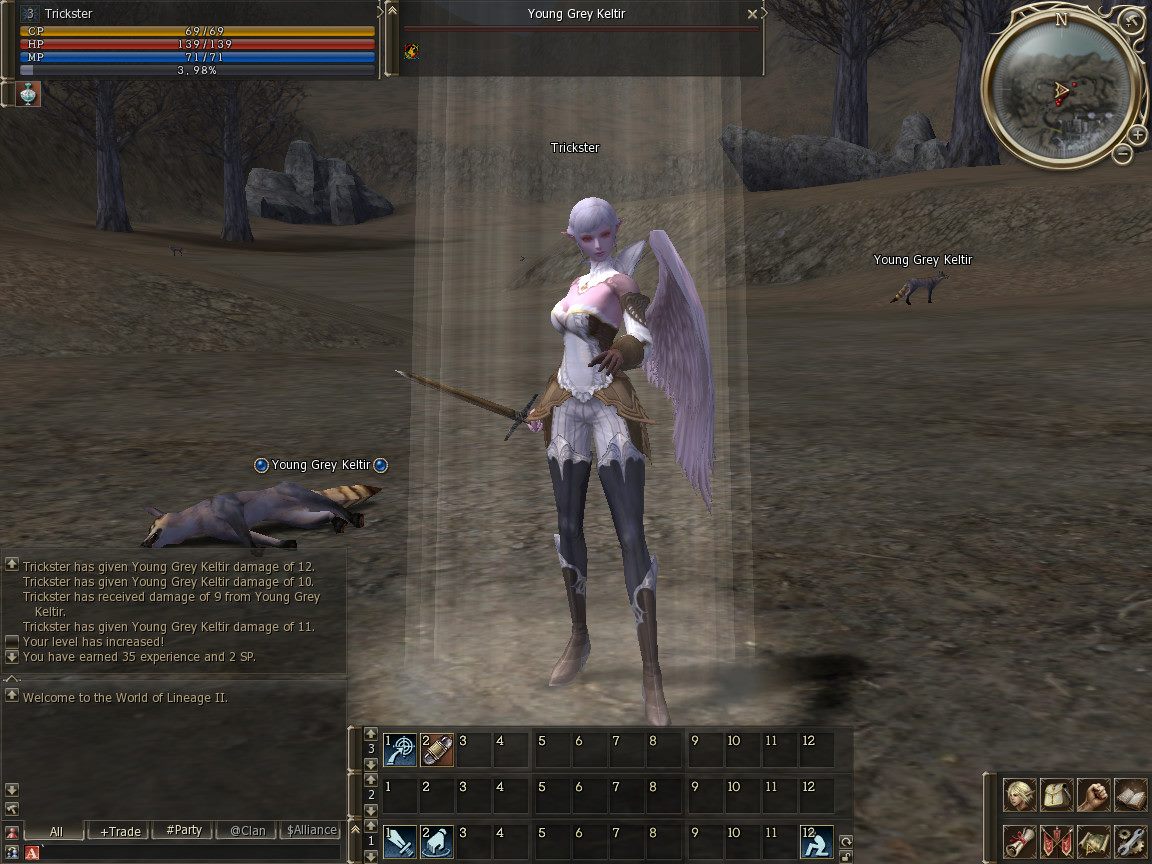
Task: Open system settings via wrench and gears icon
Action: [1131, 841]
